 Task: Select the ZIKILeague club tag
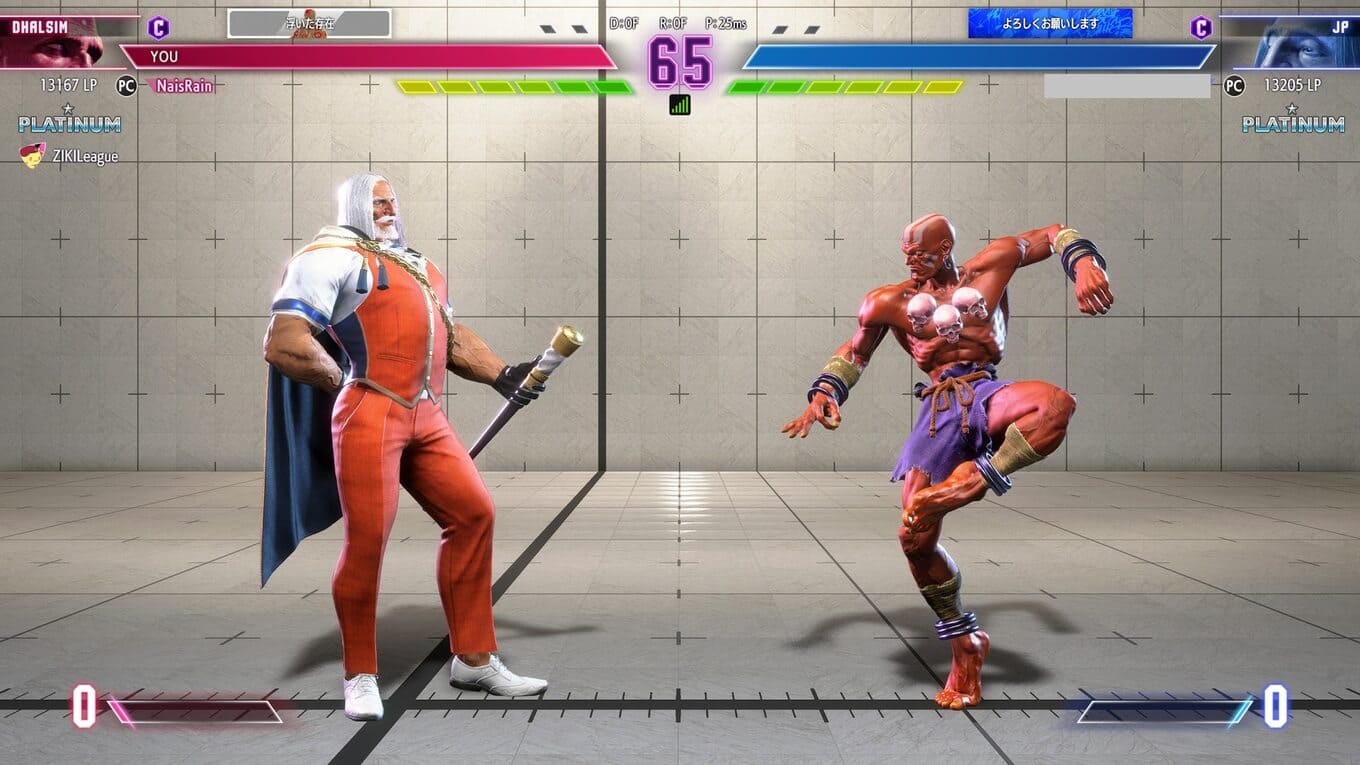point(70,156)
